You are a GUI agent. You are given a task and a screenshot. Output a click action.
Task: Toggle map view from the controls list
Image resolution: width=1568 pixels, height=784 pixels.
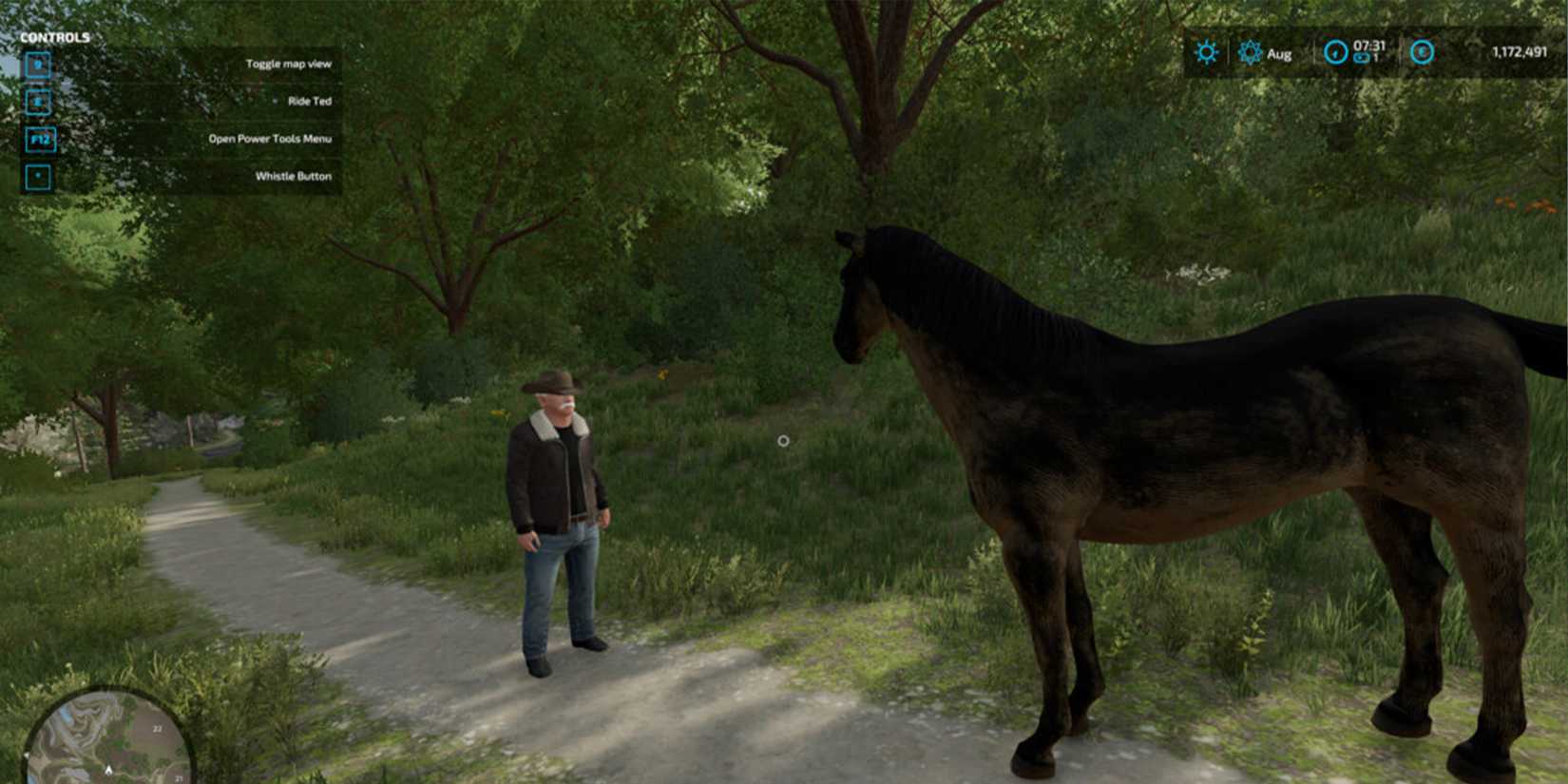tap(288, 64)
